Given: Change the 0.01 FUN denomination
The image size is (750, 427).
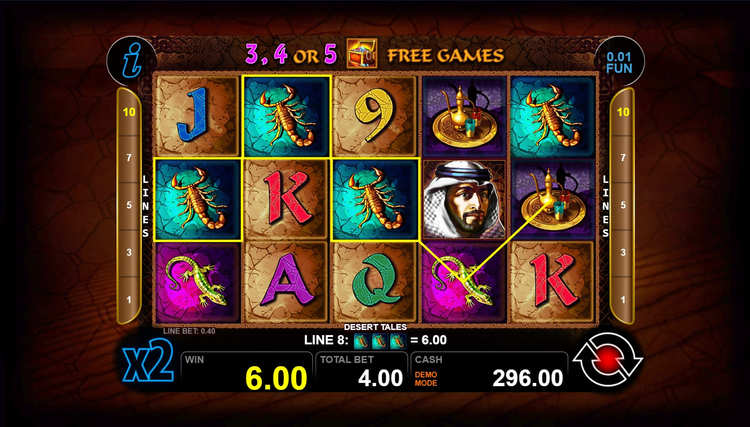Looking at the screenshot, I should (620, 63).
